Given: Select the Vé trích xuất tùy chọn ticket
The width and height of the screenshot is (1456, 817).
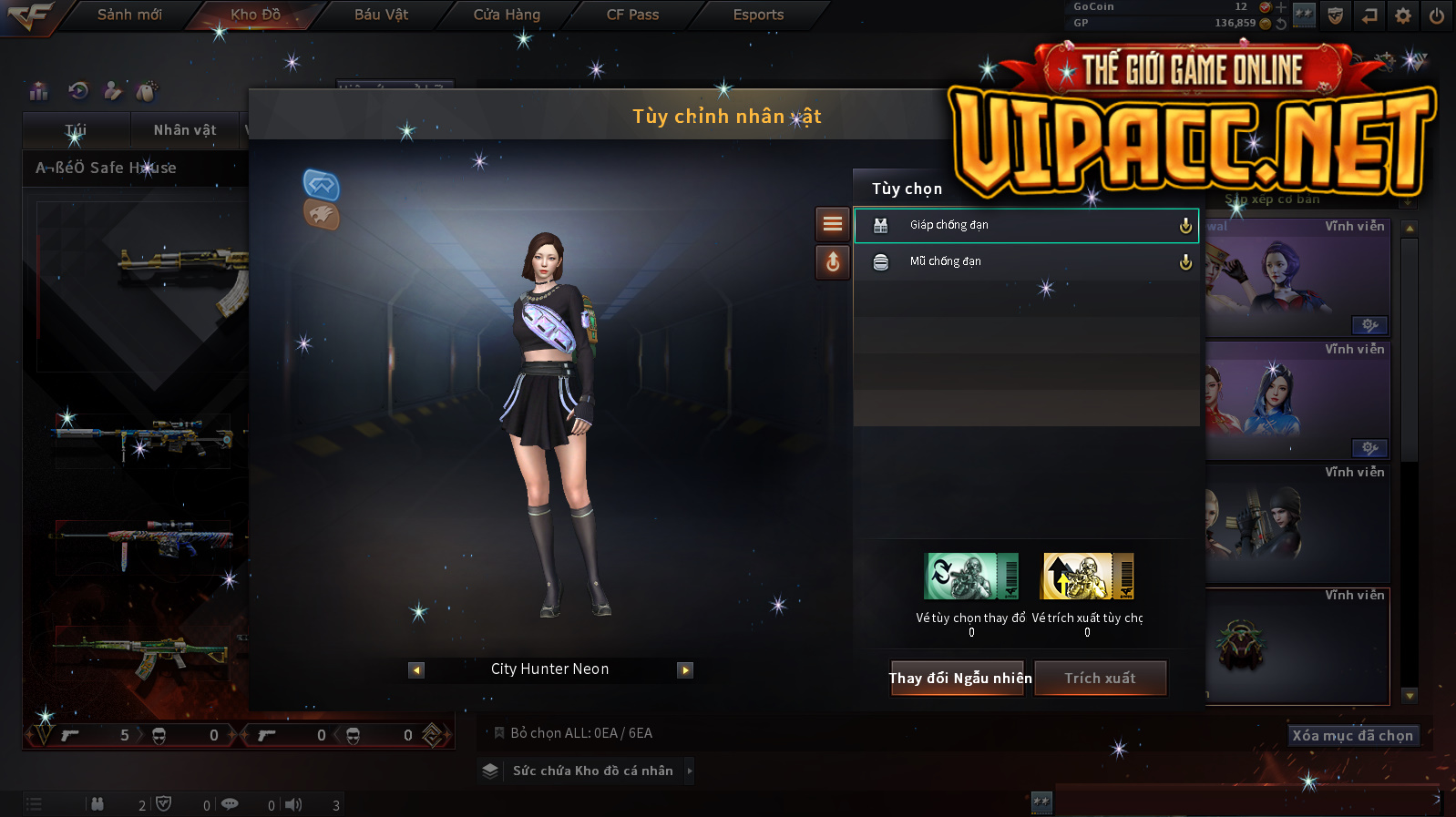Looking at the screenshot, I should pos(1088,577).
